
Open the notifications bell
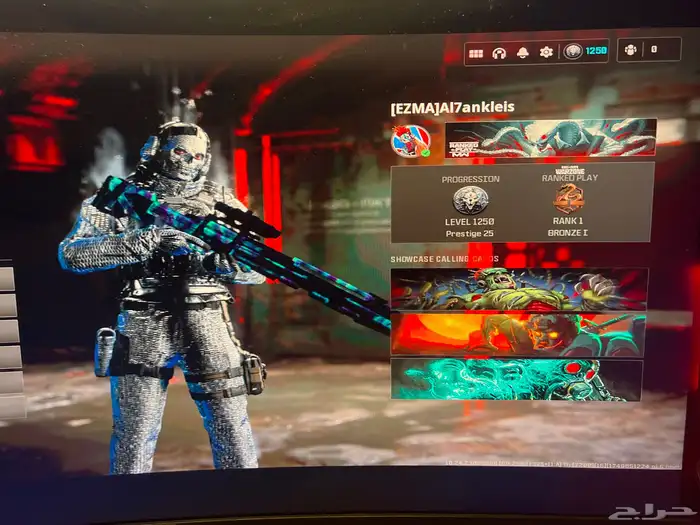tap(523, 52)
